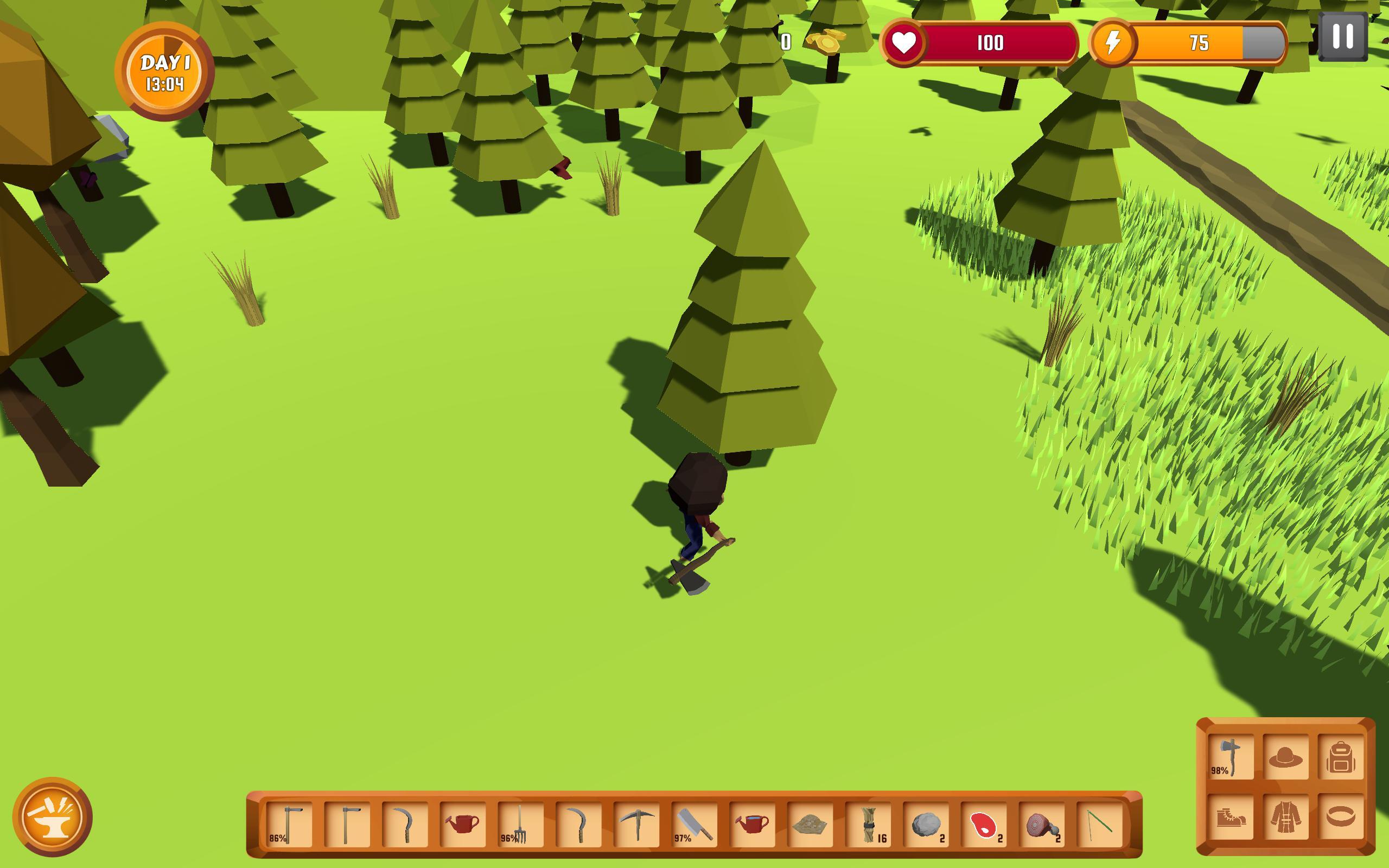Click the boots equipment slot

(1231, 818)
